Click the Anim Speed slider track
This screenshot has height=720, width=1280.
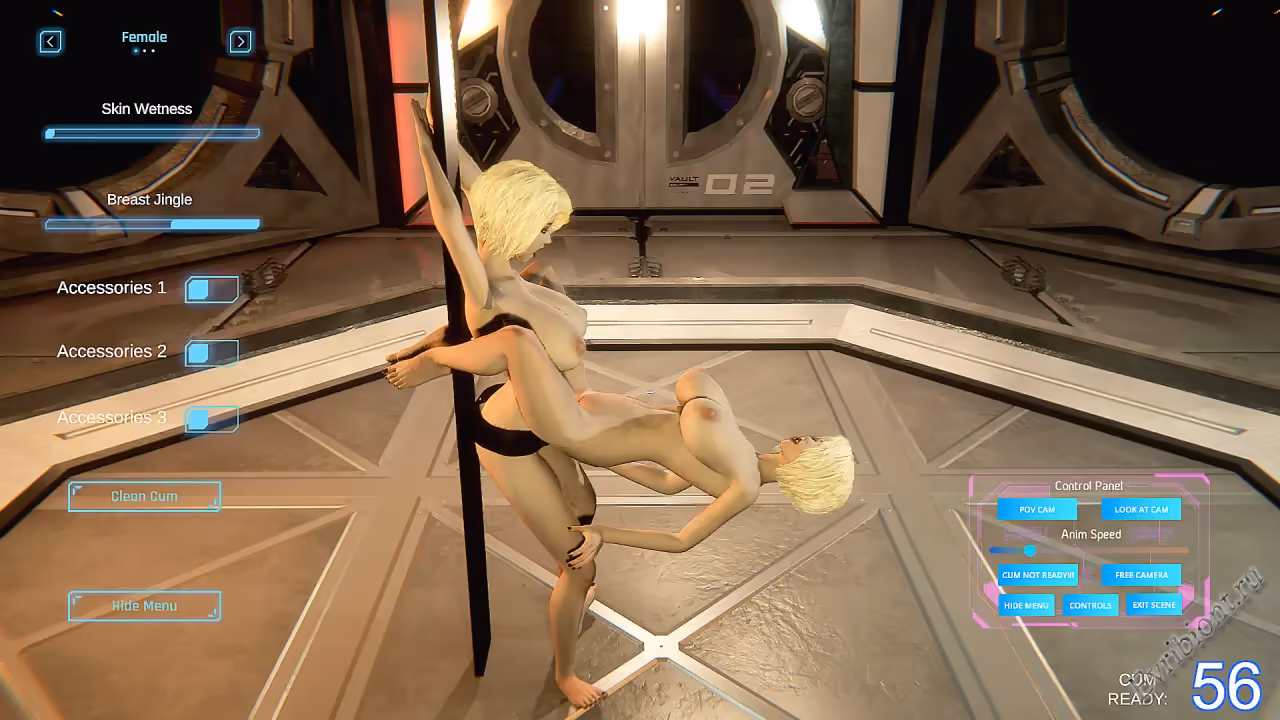1089,550
